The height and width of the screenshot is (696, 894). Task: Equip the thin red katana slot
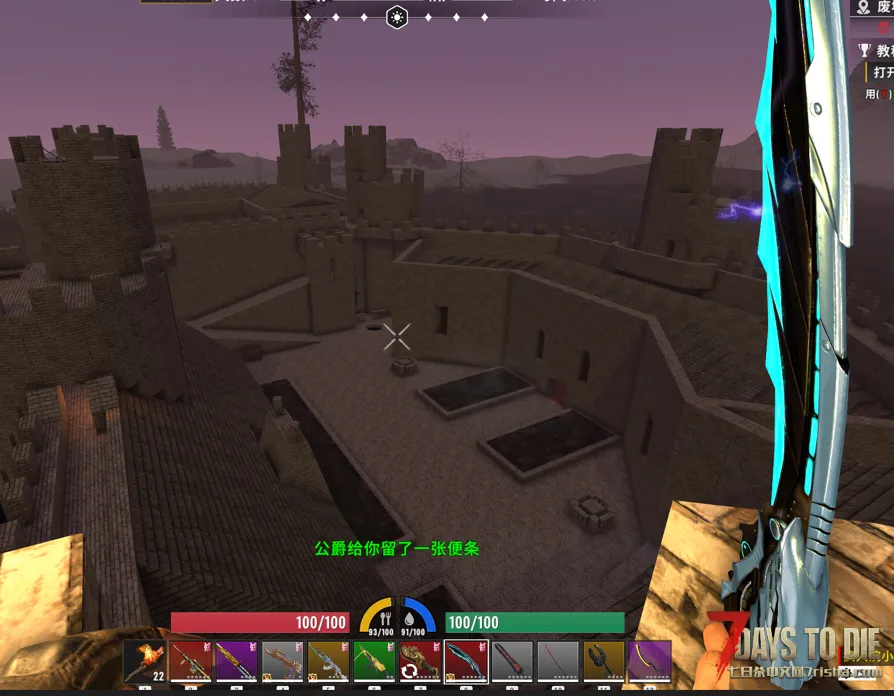[558, 662]
